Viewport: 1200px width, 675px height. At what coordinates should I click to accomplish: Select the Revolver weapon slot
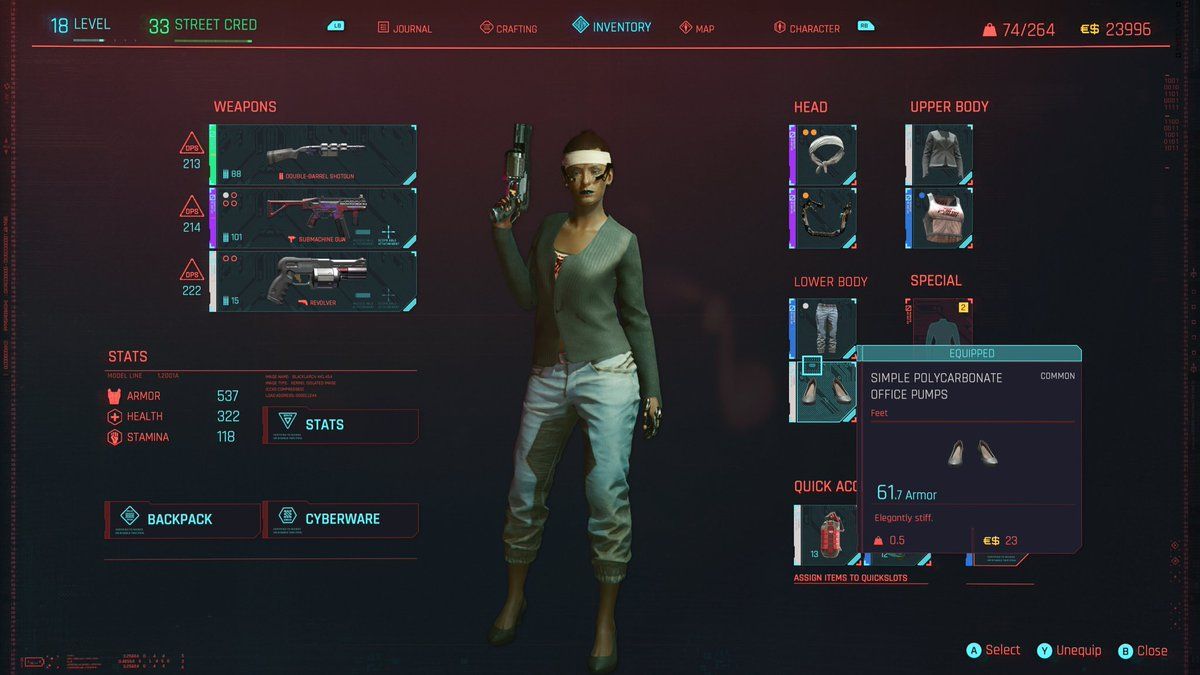click(x=313, y=281)
